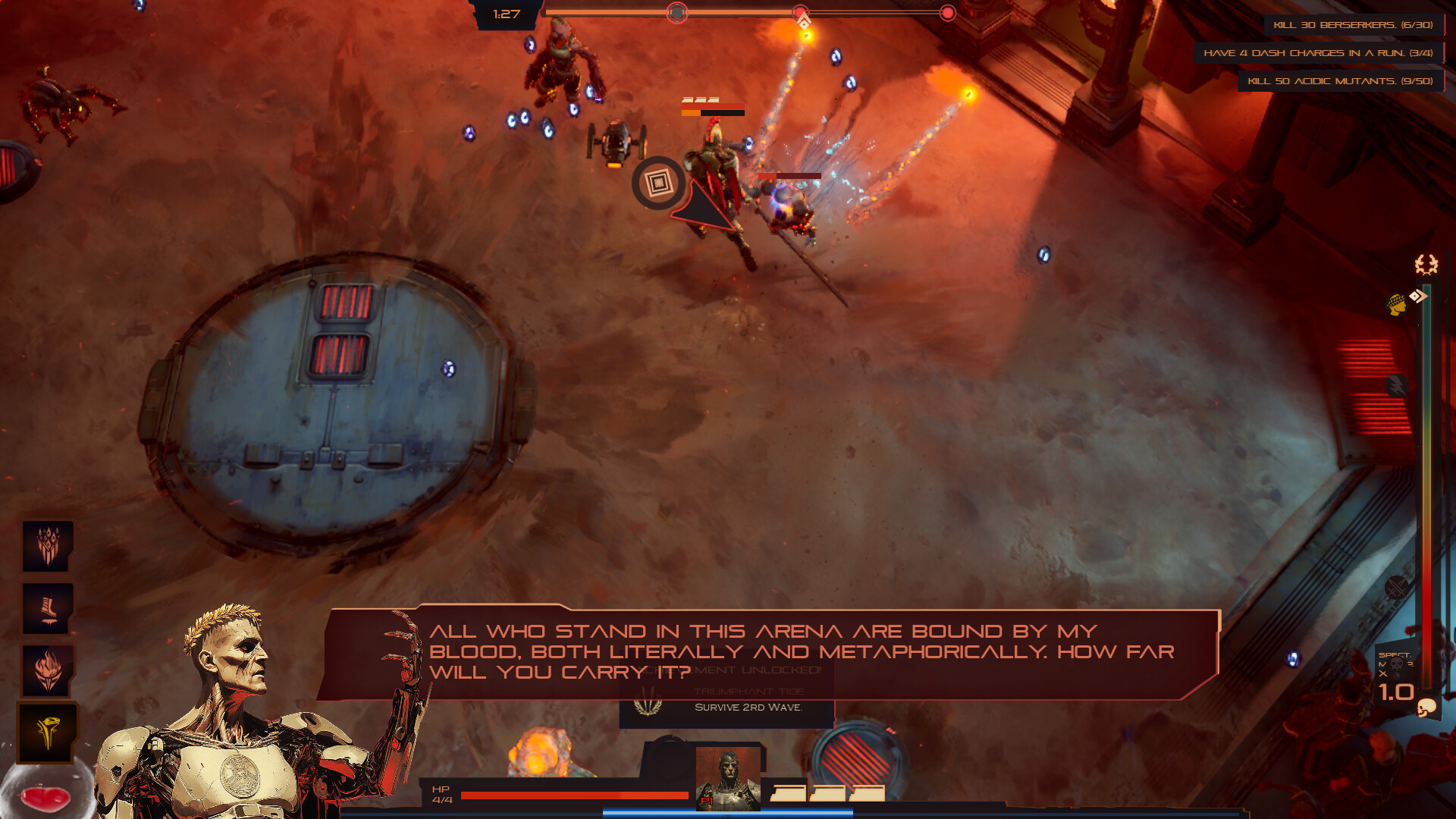
Task: View the Kill 50 Acidic Mutants objective
Action: point(1340,81)
